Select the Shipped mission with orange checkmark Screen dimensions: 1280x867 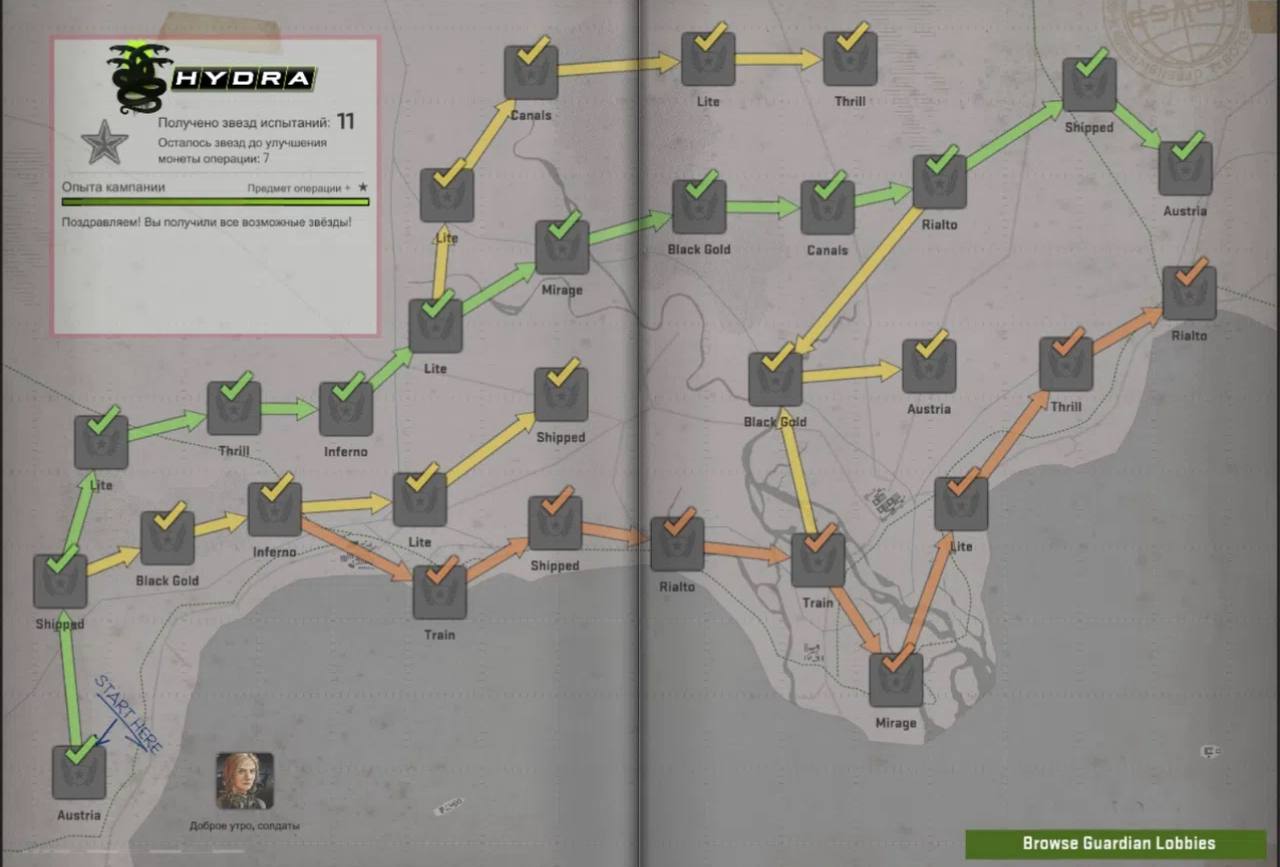point(555,523)
